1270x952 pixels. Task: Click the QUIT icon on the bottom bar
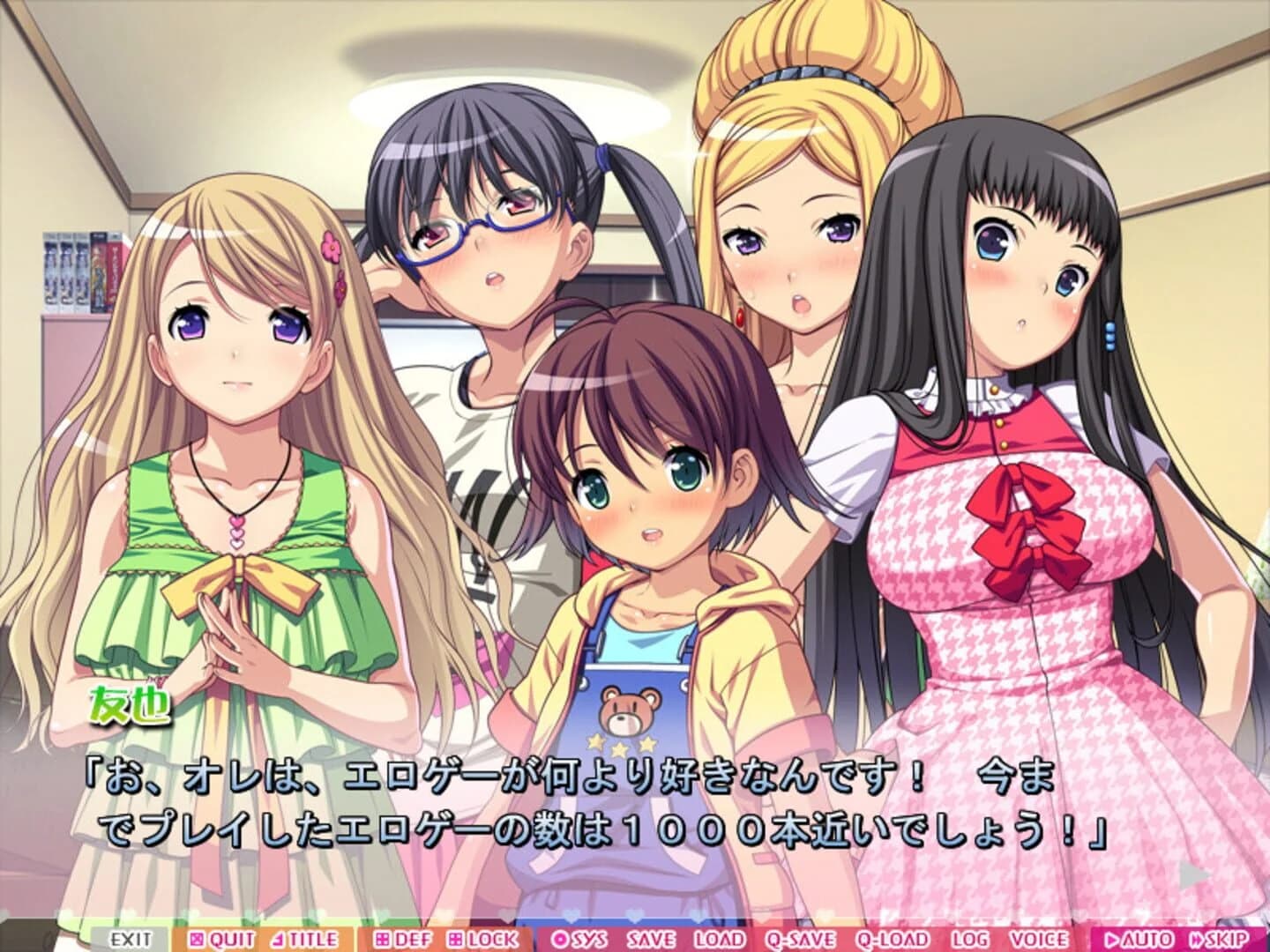(196, 938)
